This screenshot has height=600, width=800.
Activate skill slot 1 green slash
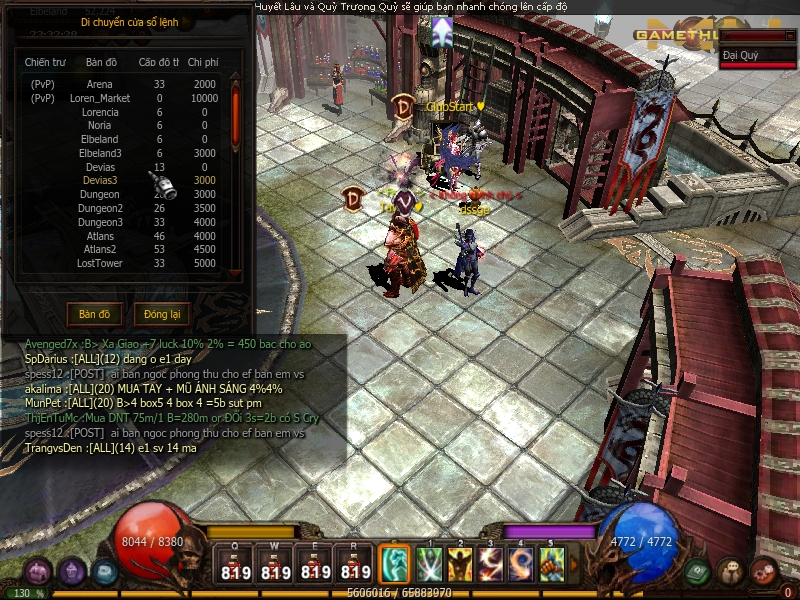point(431,565)
